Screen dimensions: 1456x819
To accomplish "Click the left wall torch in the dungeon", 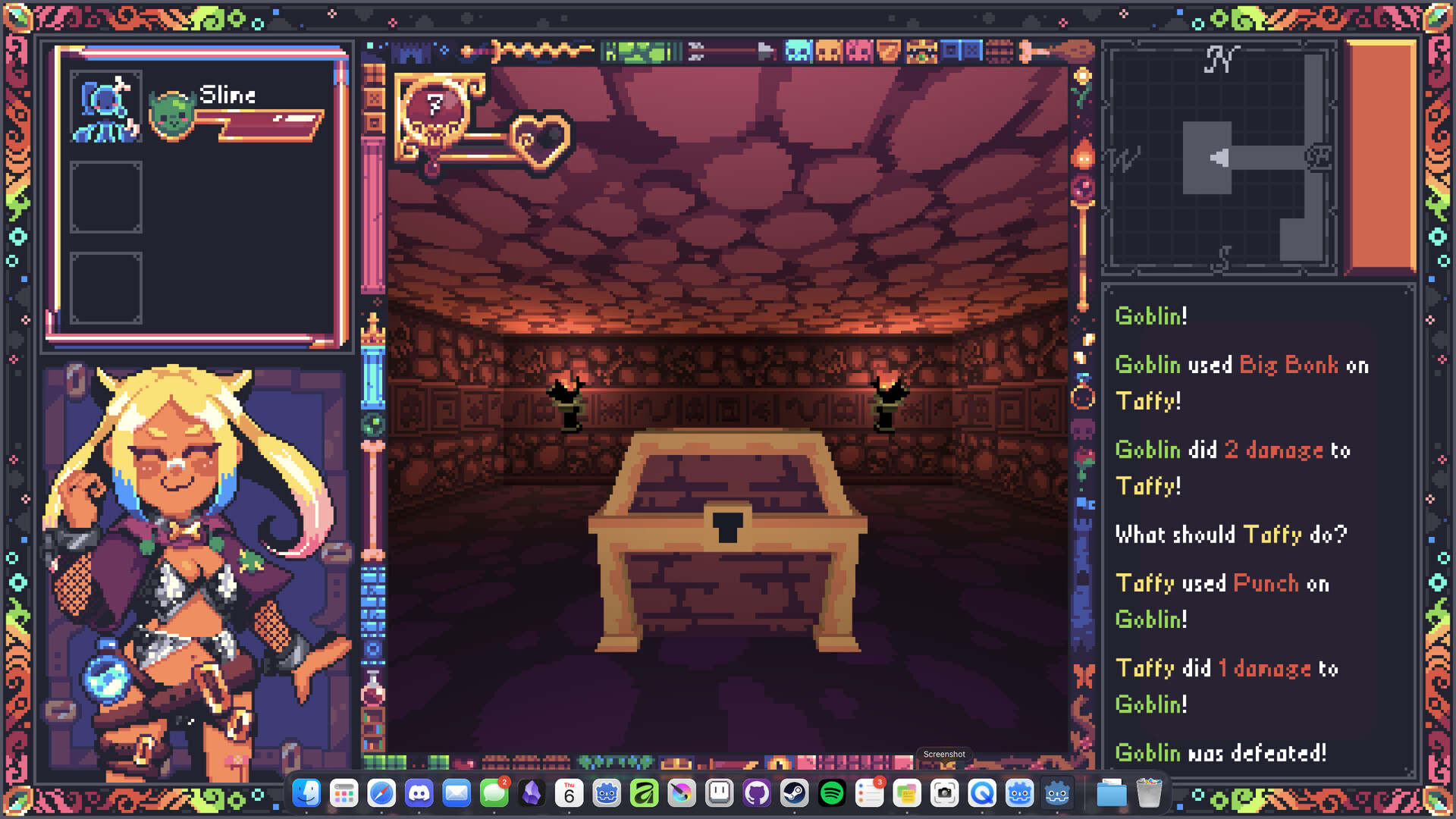I will tap(569, 398).
